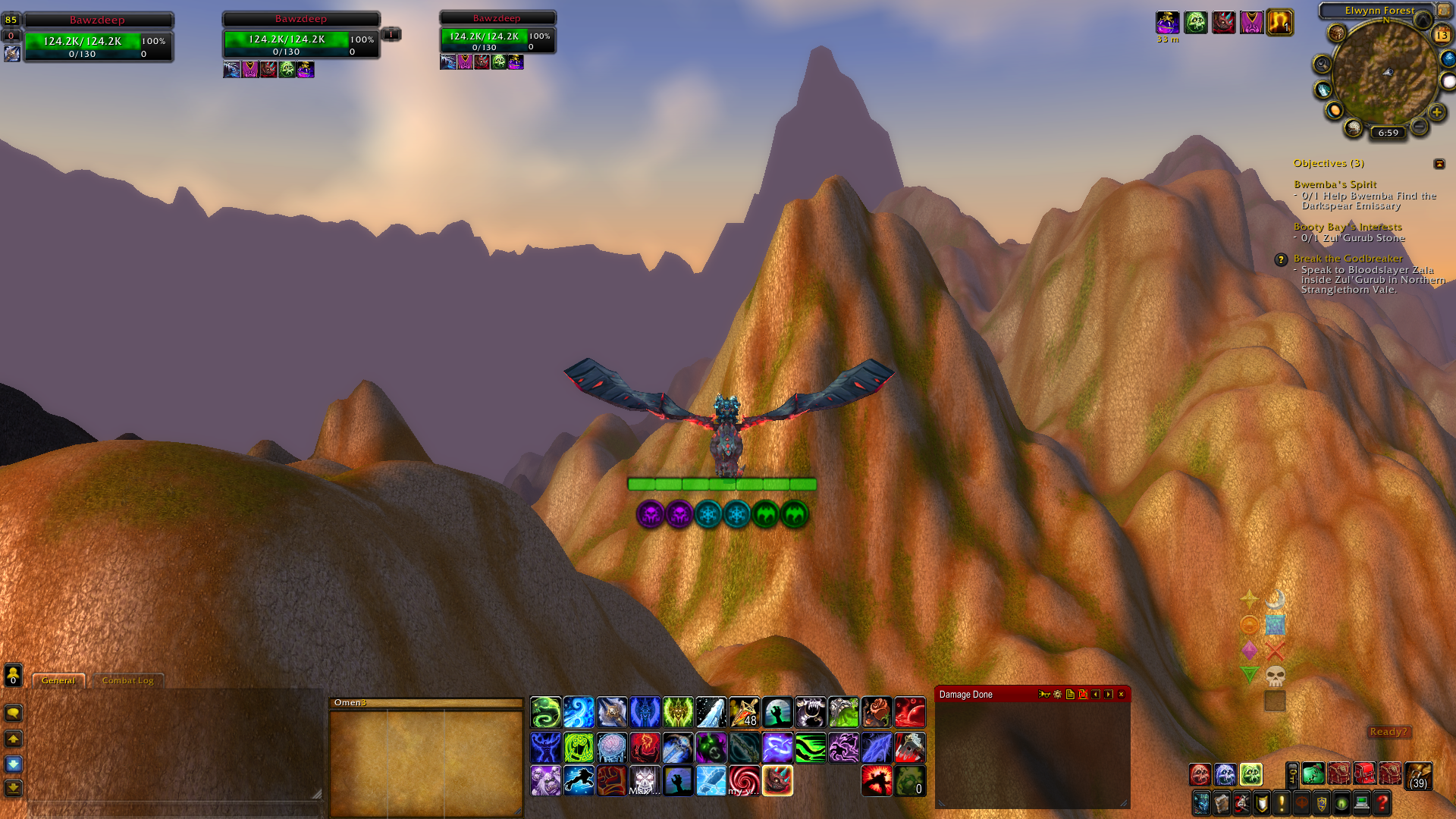Open the Main Menu computer icon
The height and width of the screenshot is (819, 1456).
[x=1361, y=803]
